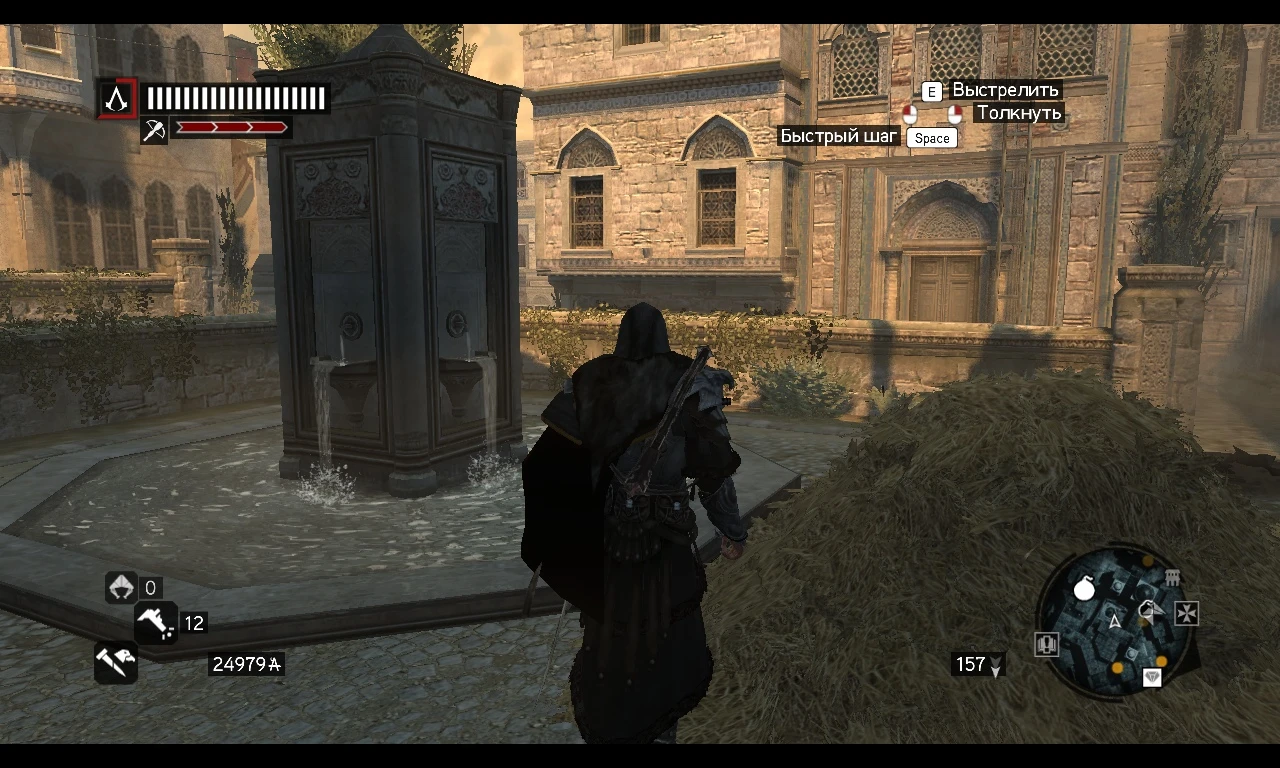Click the Space key prompt for Быстрый шаг

(931, 138)
